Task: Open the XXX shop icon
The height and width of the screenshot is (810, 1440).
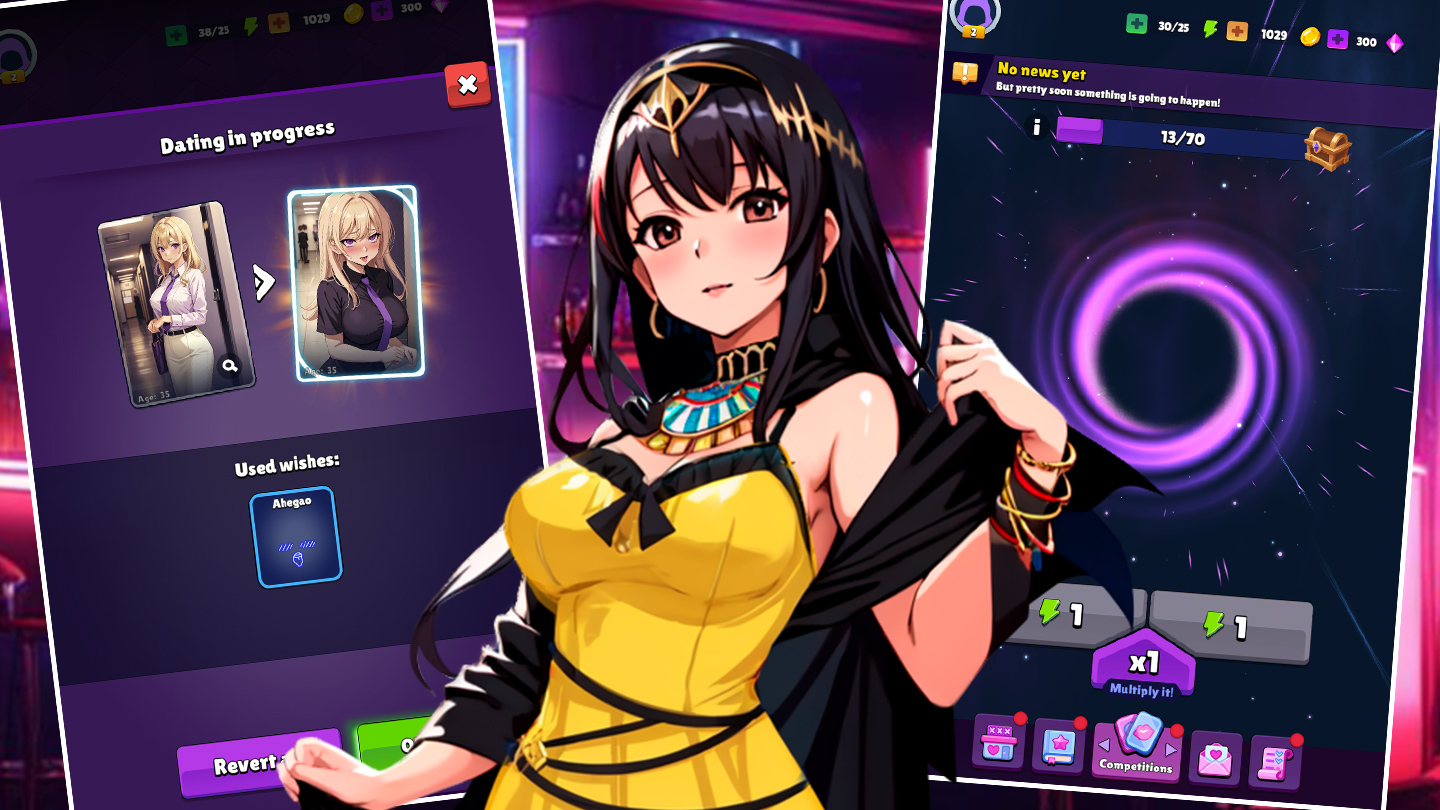Action: coord(1000,740)
